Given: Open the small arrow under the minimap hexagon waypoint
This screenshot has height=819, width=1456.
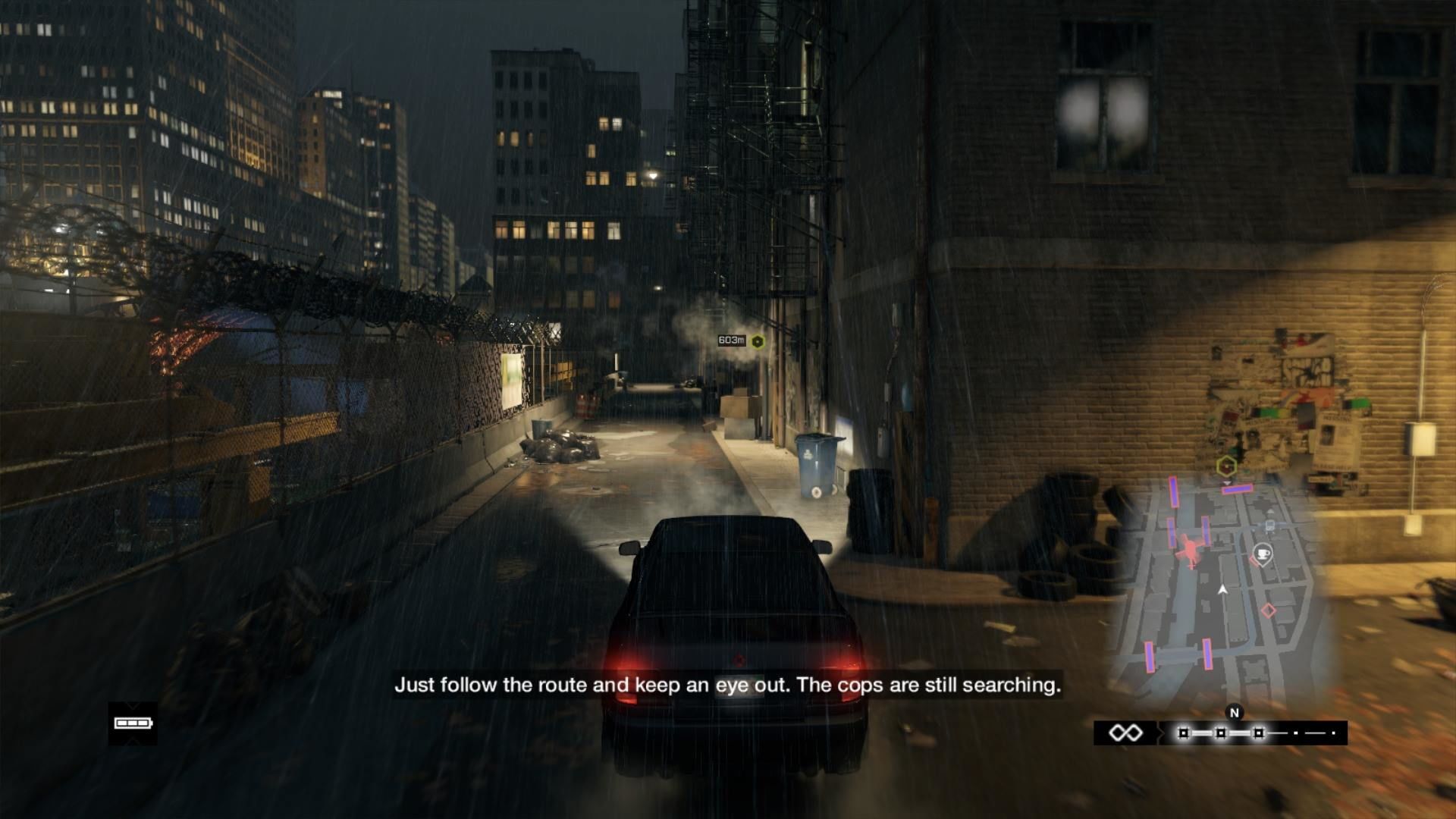Looking at the screenshot, I should (1228, 483).
